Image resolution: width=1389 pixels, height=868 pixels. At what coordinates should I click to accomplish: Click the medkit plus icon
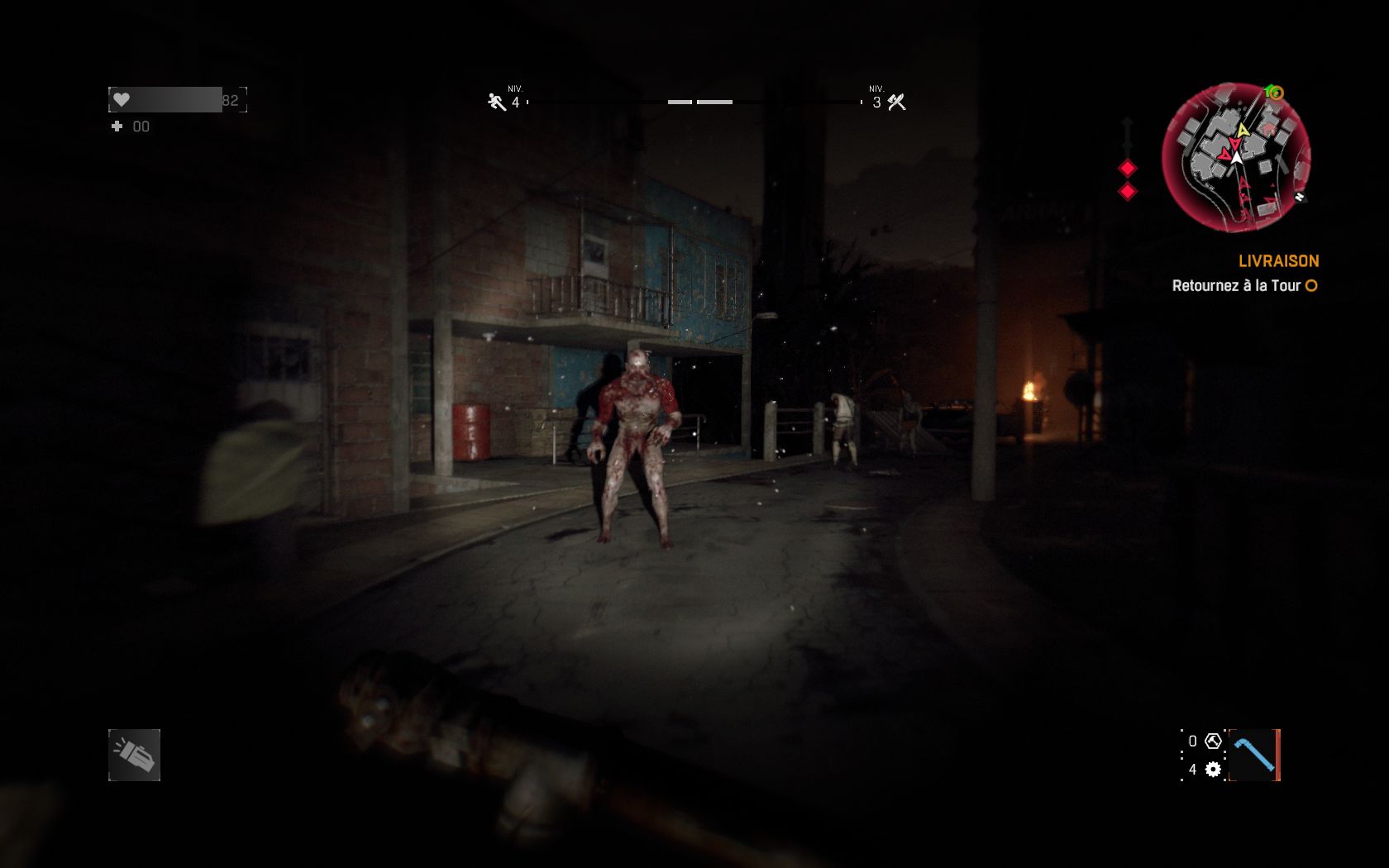[117, 126]
